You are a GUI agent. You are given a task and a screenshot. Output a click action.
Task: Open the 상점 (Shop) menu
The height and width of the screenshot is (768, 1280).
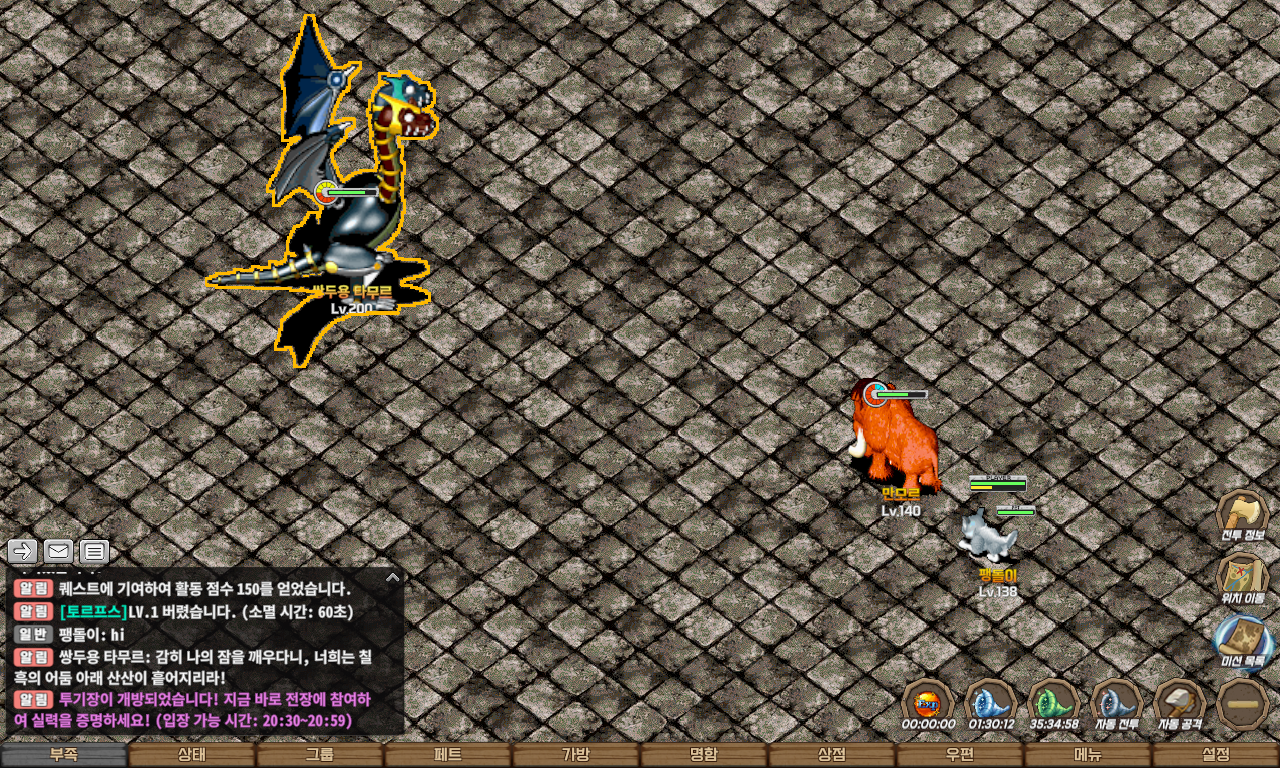coord(832,755)
